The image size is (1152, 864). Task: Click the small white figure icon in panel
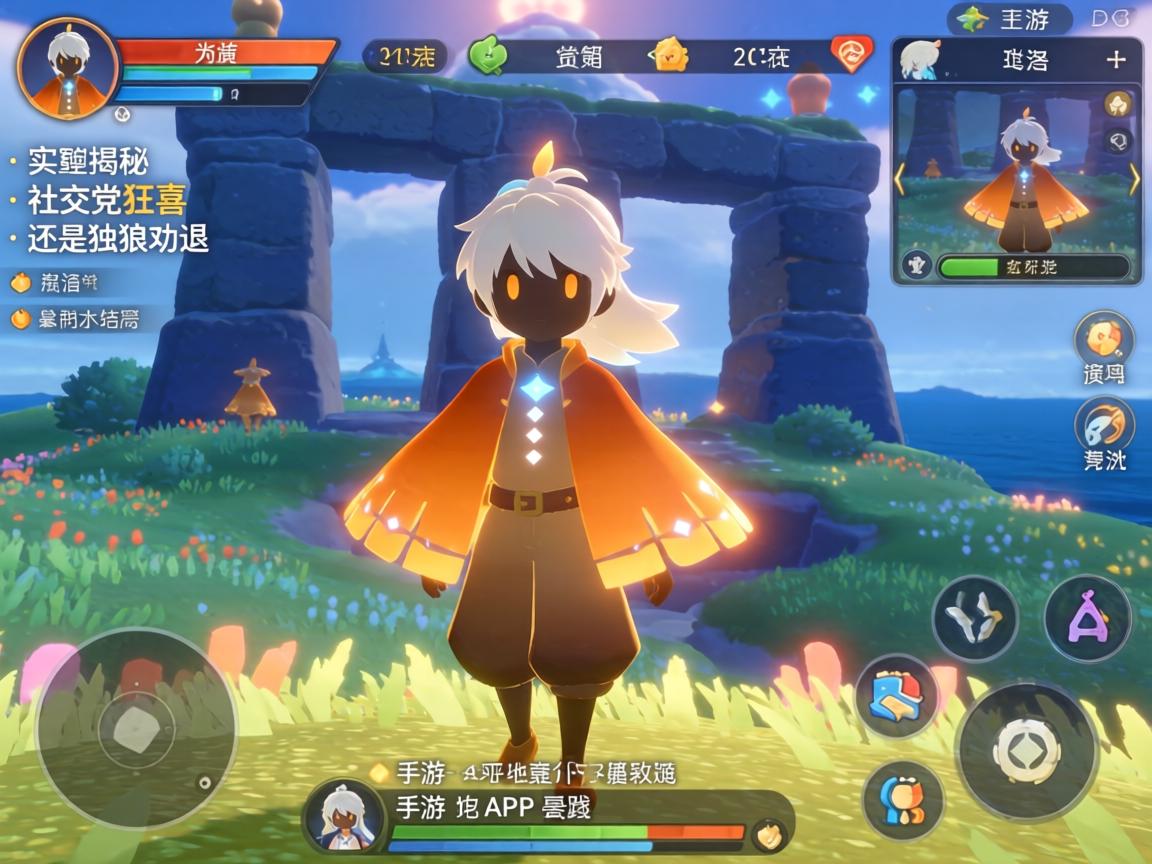pos(914,265)
